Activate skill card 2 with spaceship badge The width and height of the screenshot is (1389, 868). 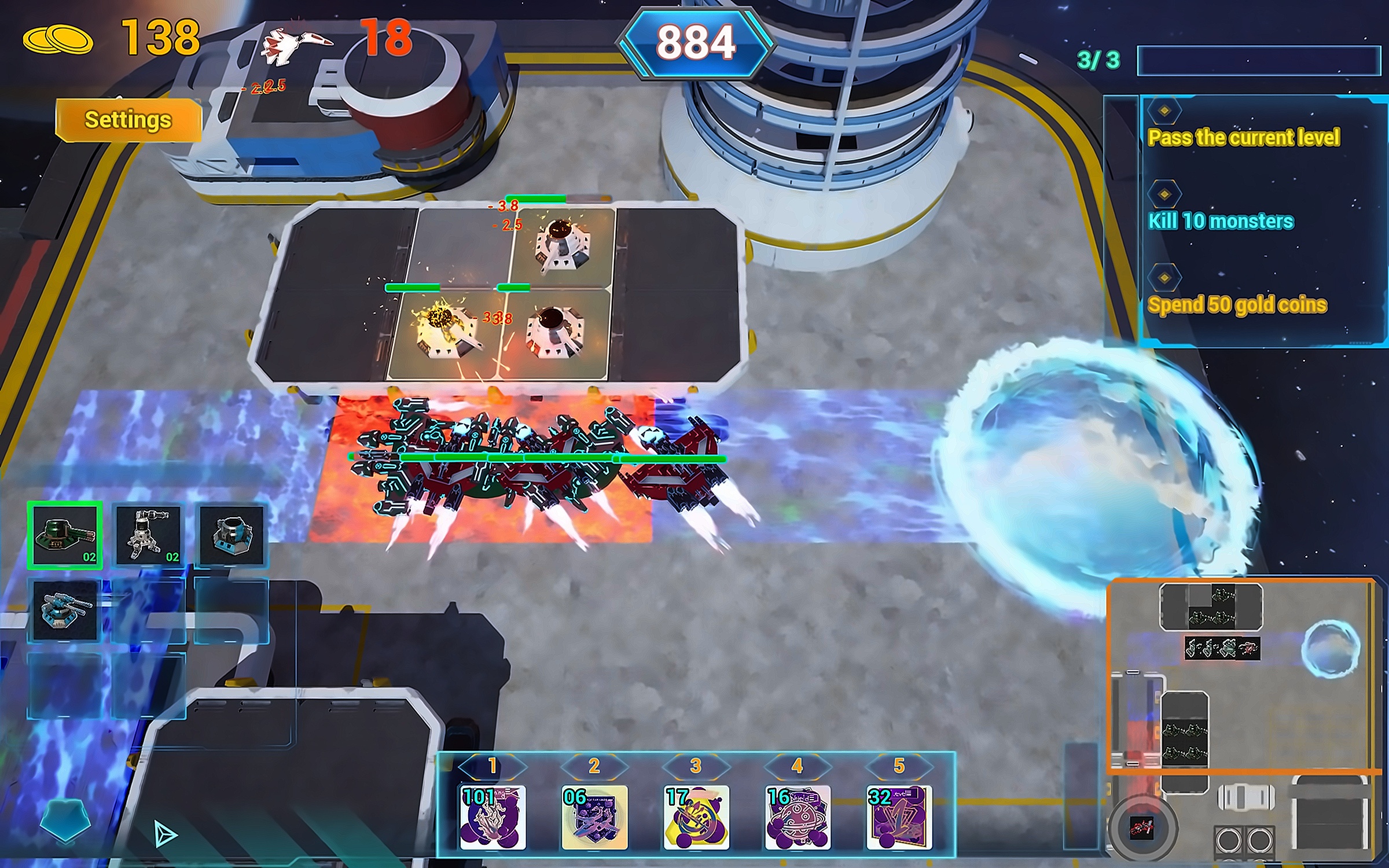point(594,816)
